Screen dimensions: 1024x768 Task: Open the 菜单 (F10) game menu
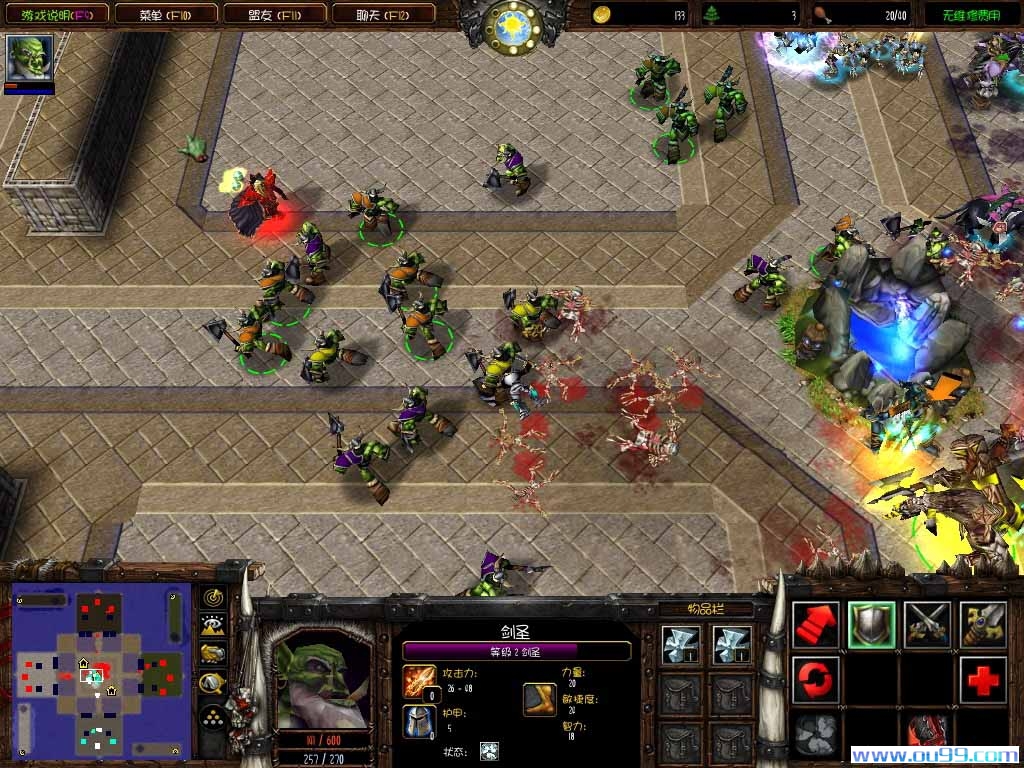[x=164, y=14]
